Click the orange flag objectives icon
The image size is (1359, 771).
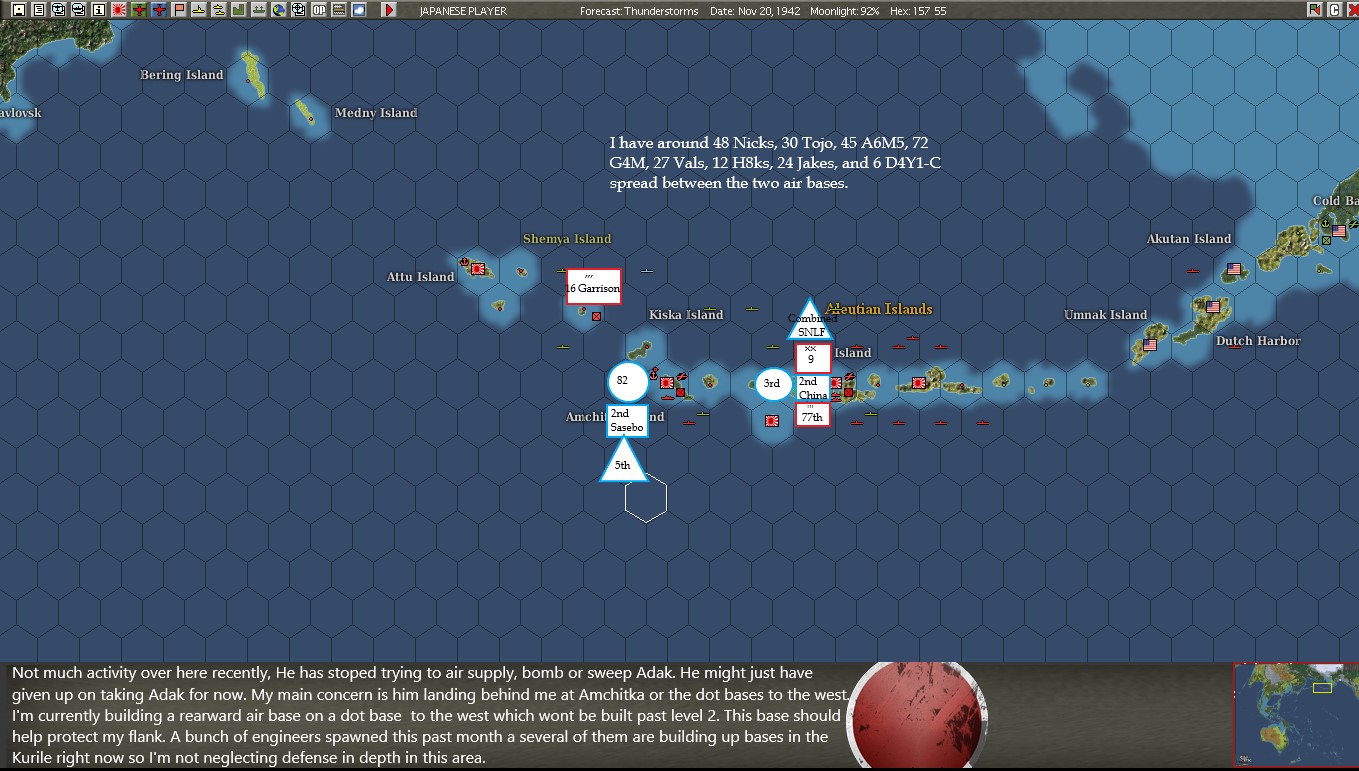coord(178,10)
